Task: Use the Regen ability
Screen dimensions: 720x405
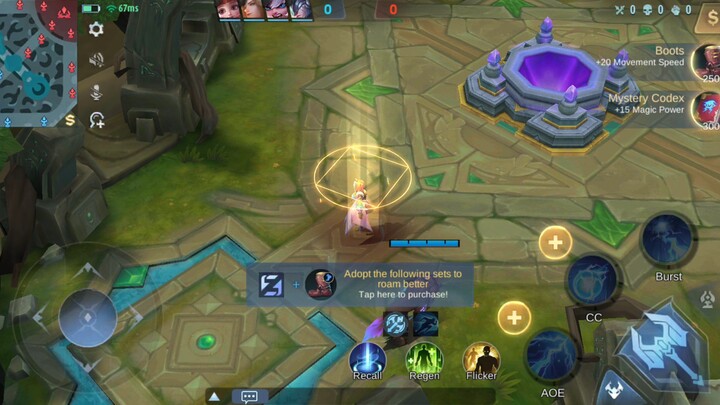Action: point(423,359)
